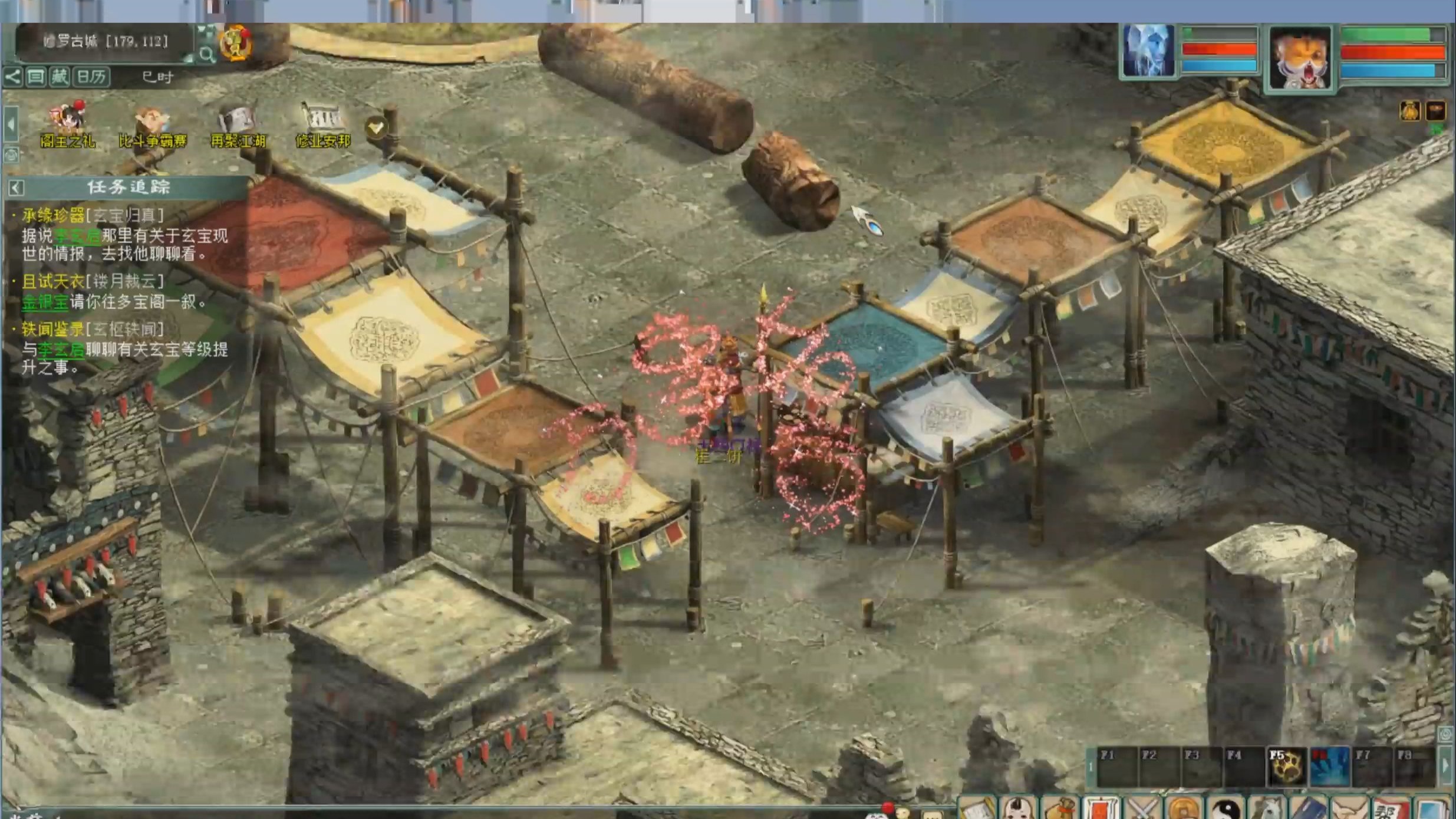Click the 金银宝 NPC link in quest
The width and height of the screenshot is (1456, 819).
(x=45, y=302)
